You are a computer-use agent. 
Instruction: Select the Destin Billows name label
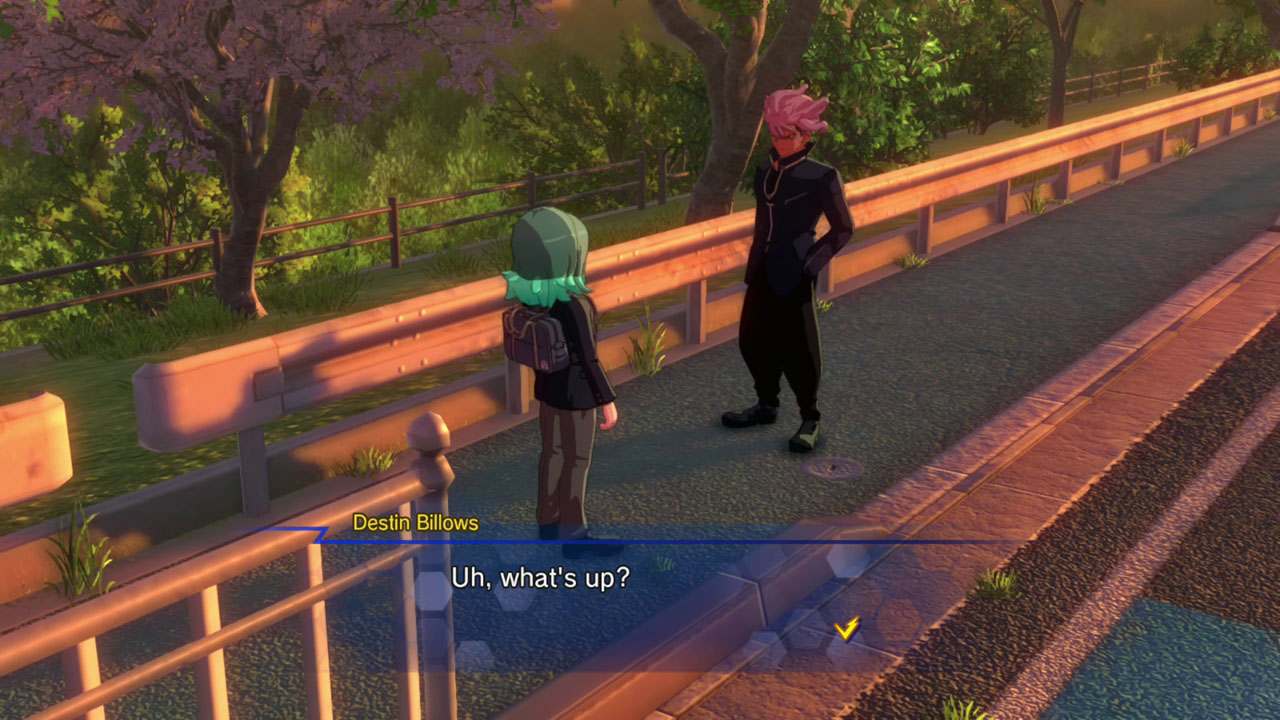[x=413, y=520]
